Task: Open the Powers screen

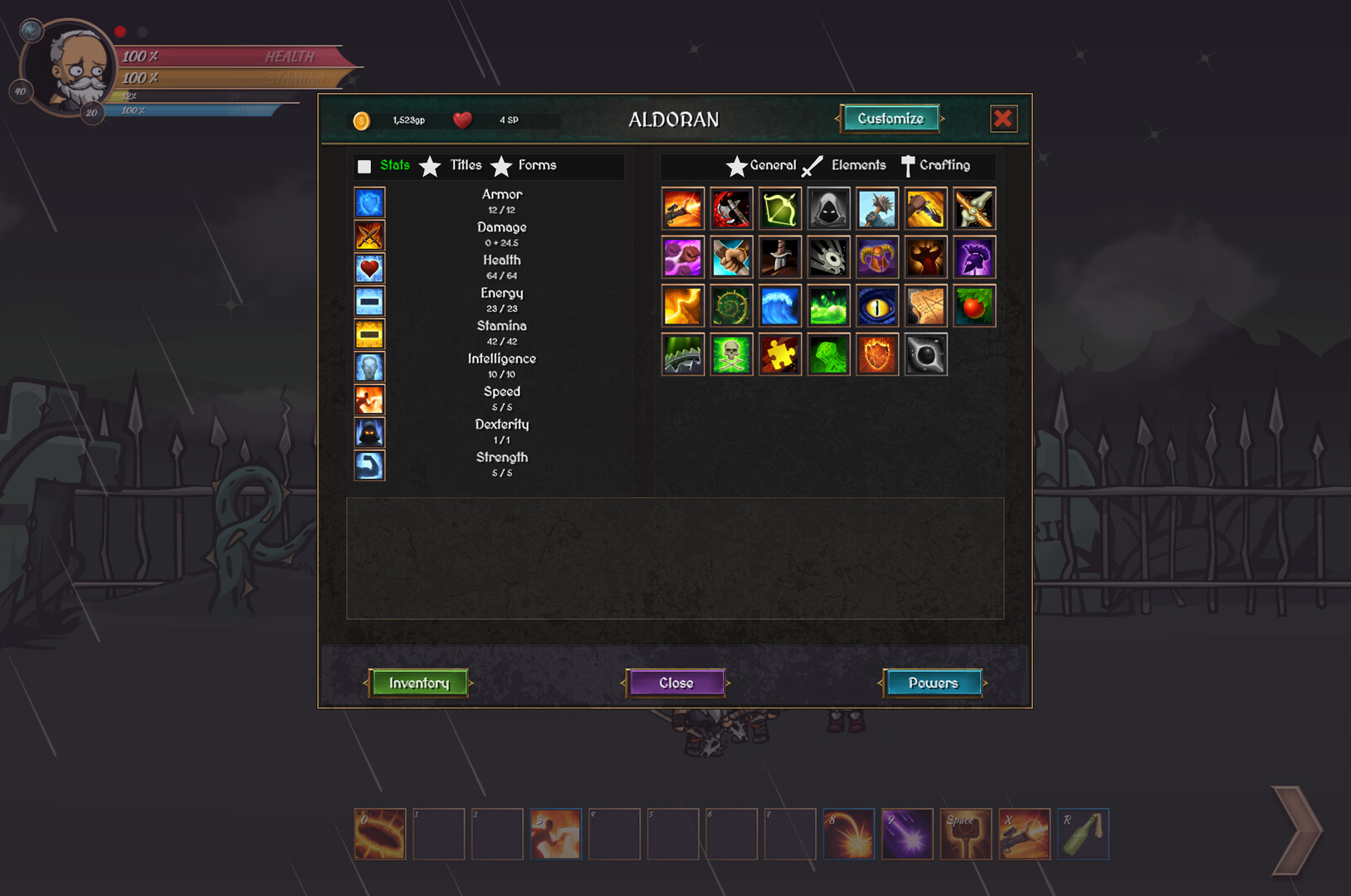Action: click(x=933, y=683)
